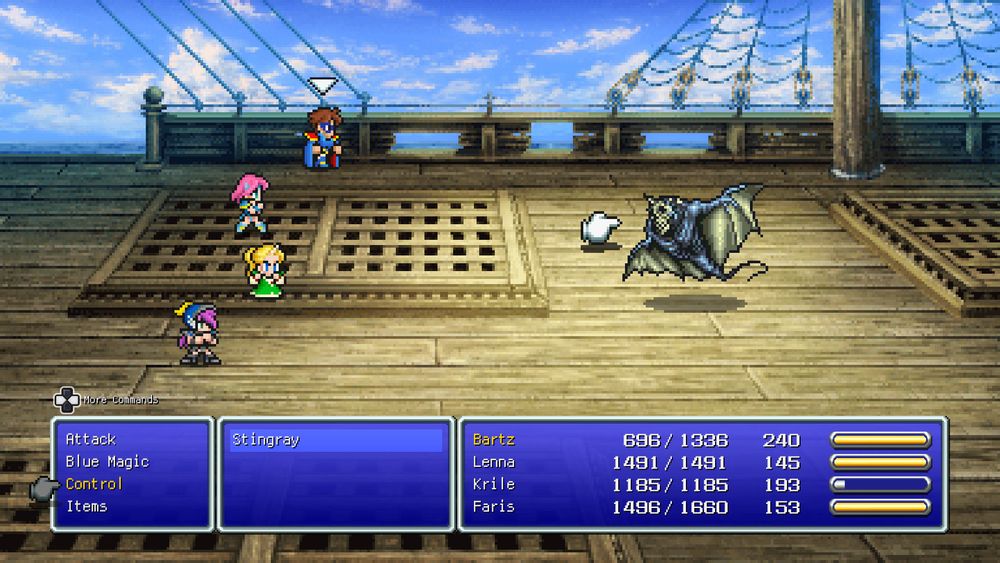
Task: Pick Krile's row in the party list
Action: (x=494, y=484)
